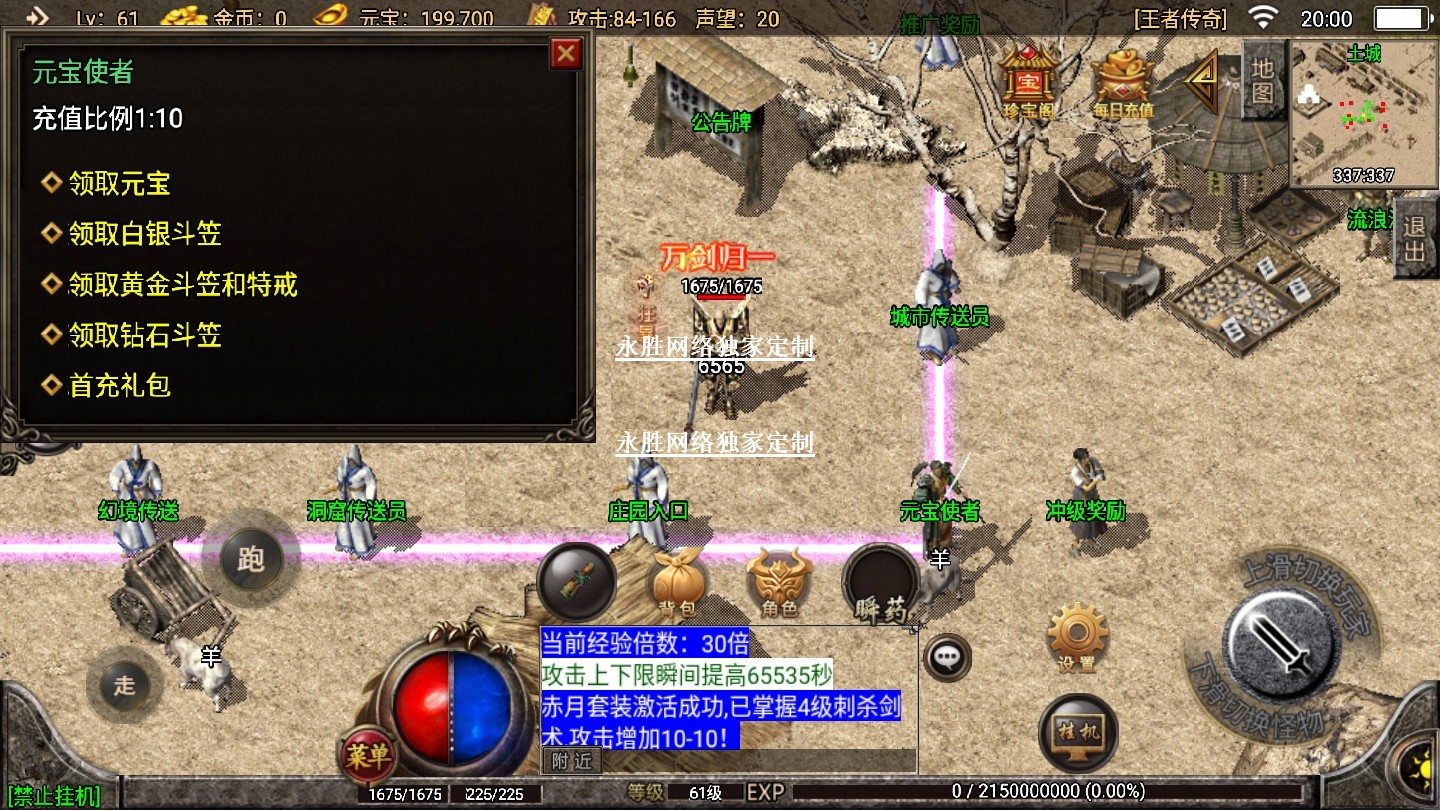Image resolution: width=1440 pixels, height=810 pixels.
Task: Toggle the 跑 run button
Action: point(250,558)
